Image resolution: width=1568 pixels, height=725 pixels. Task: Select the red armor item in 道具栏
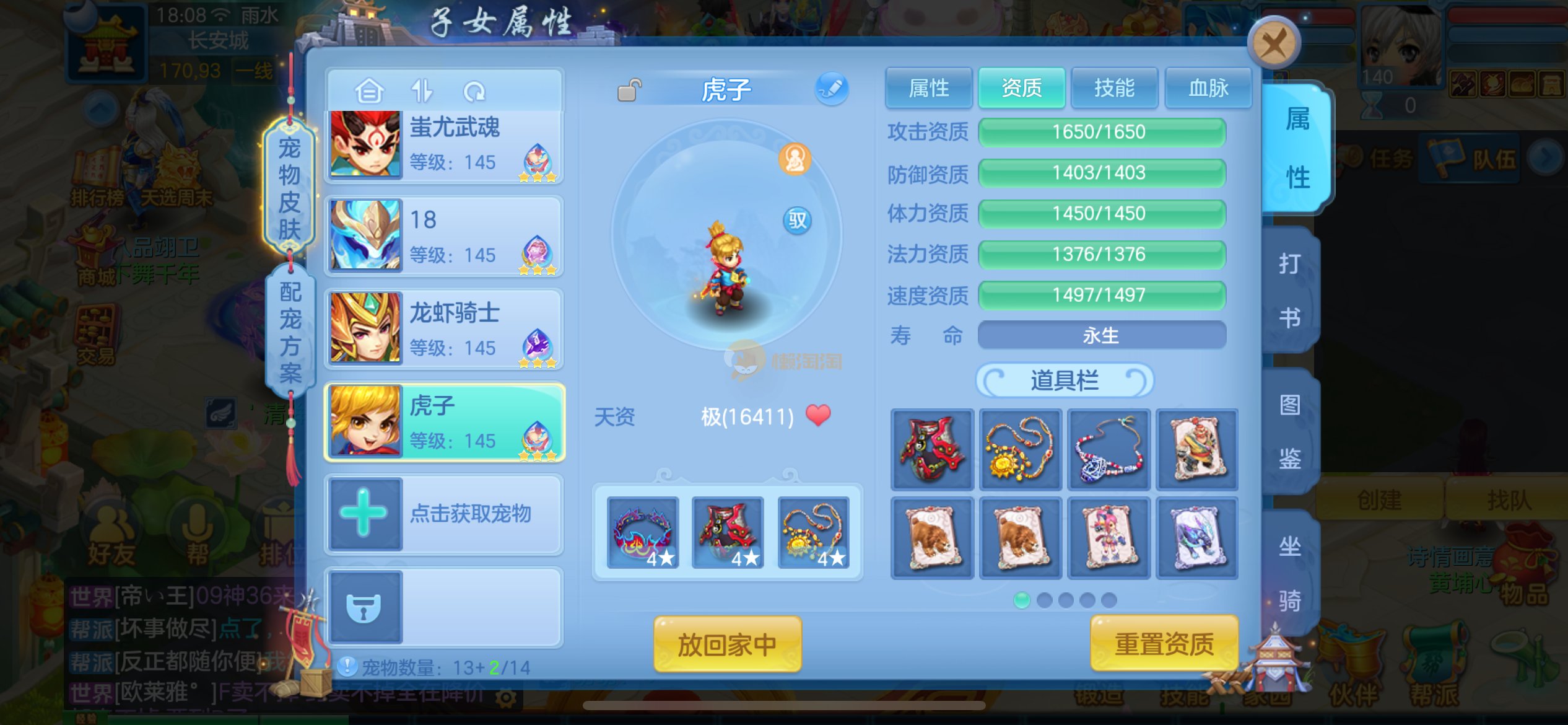coord(932,450)
